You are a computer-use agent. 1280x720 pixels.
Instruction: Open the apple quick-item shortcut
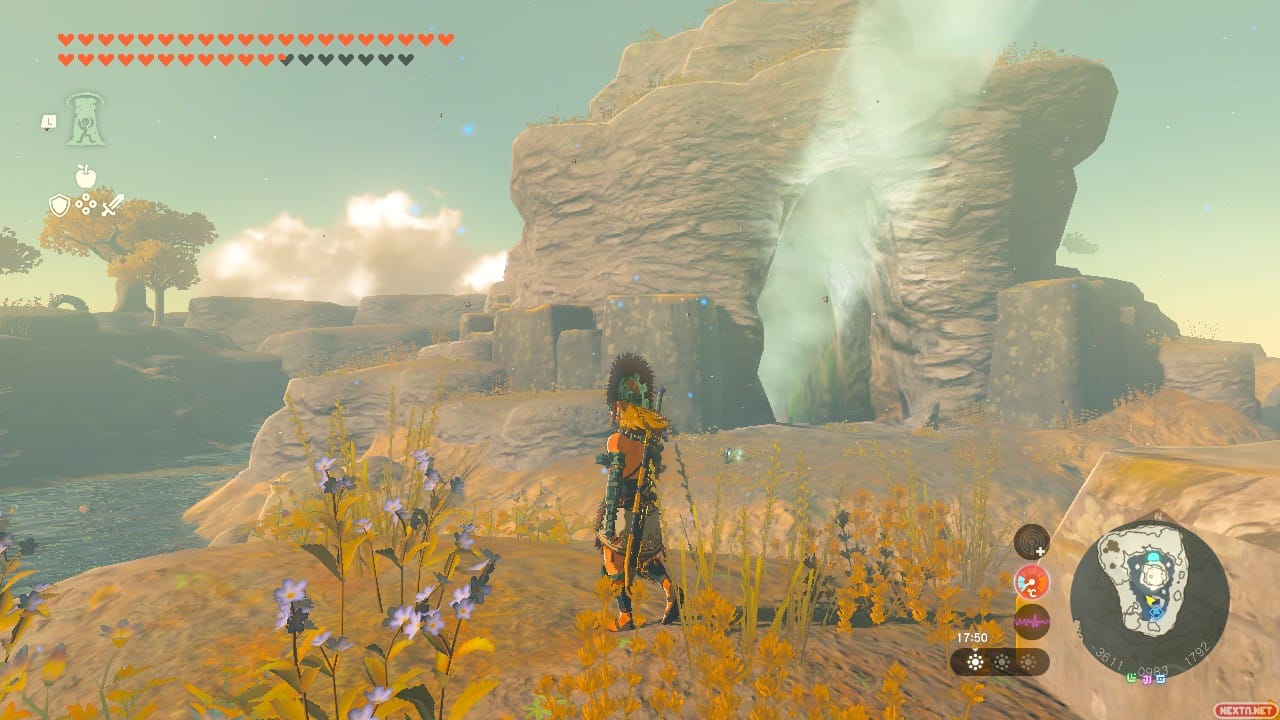86,177
